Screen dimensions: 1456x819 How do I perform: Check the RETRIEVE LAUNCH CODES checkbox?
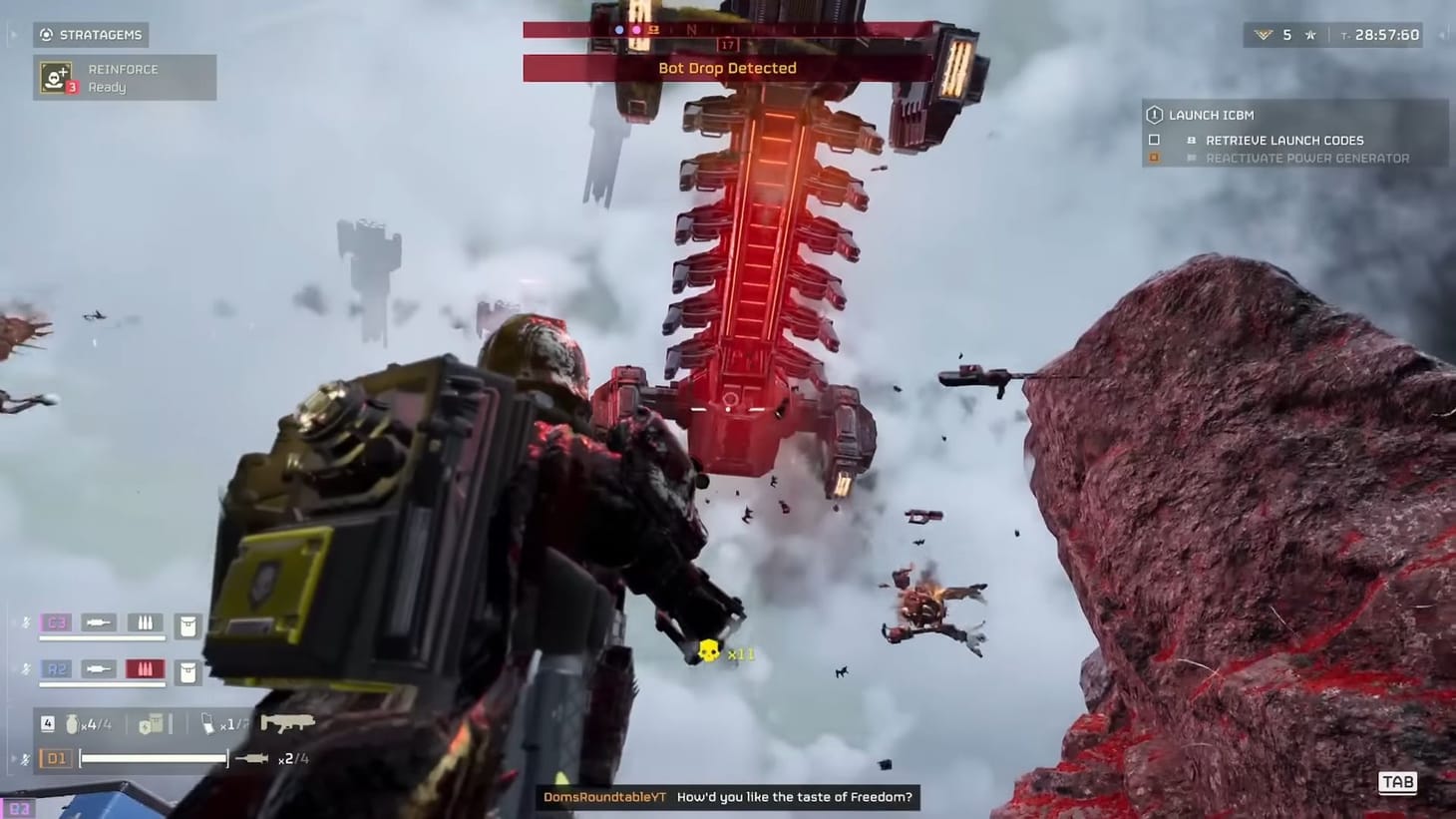pyautogui.click(x=1154, y=140)
